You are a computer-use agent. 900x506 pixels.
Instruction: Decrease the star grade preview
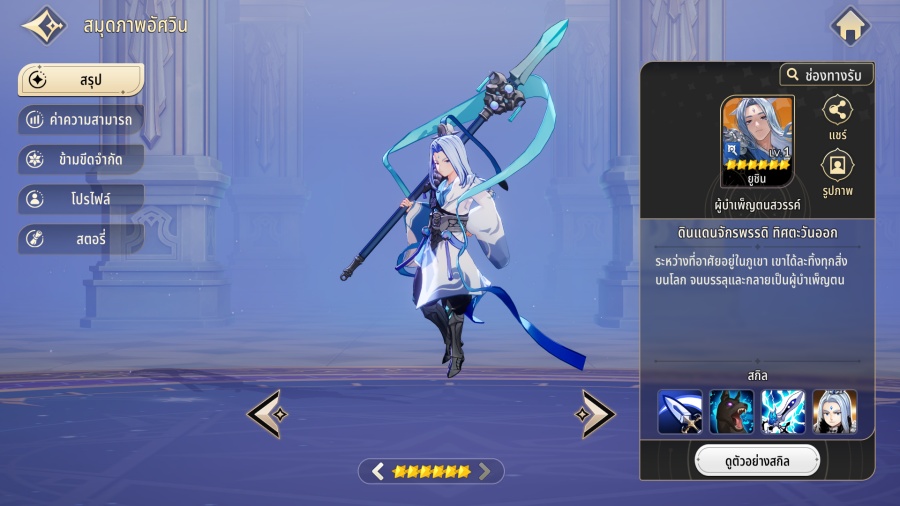click(378, 471)
